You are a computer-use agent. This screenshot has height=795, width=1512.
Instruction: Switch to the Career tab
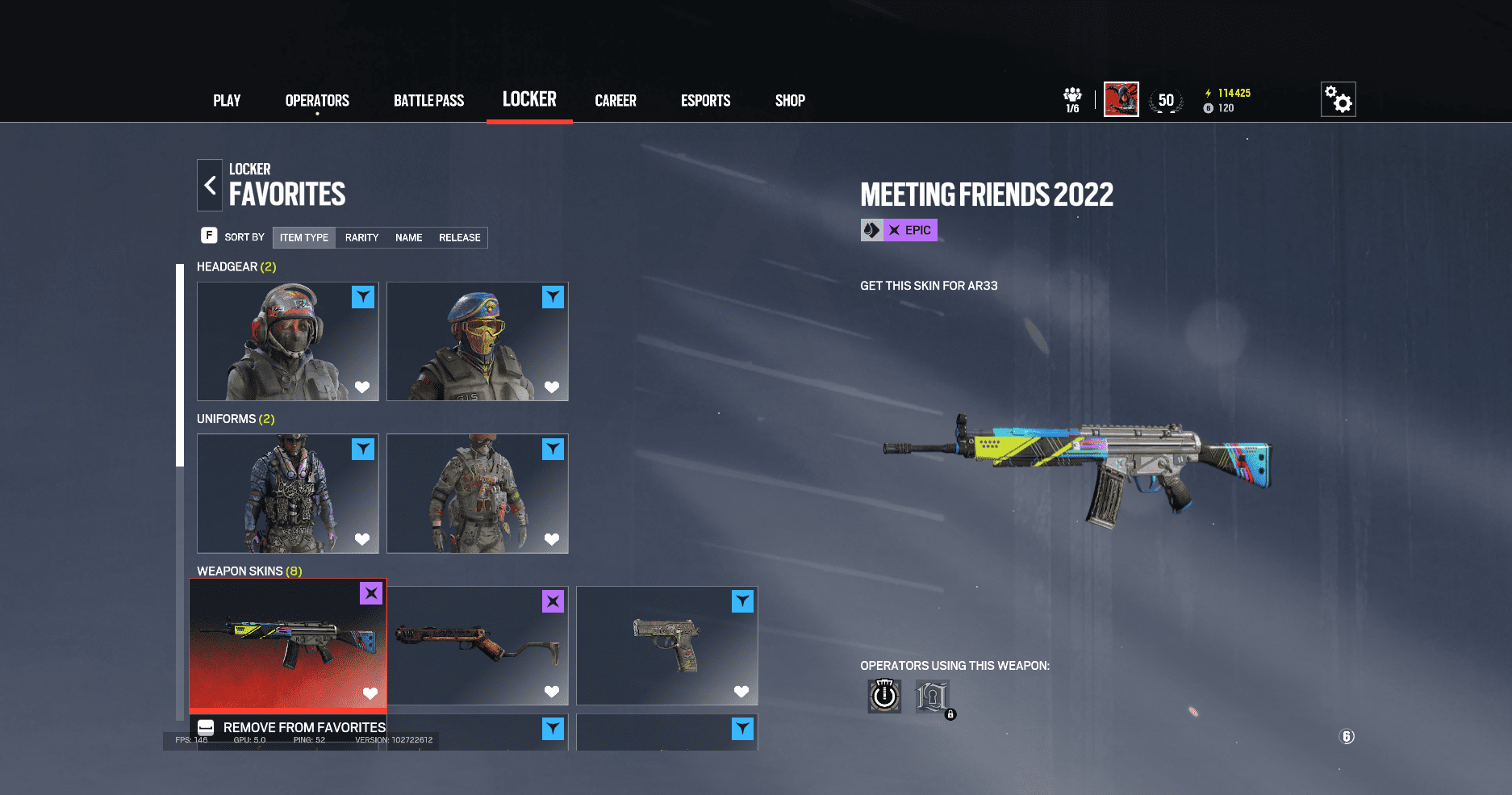[x=616, y=101]
